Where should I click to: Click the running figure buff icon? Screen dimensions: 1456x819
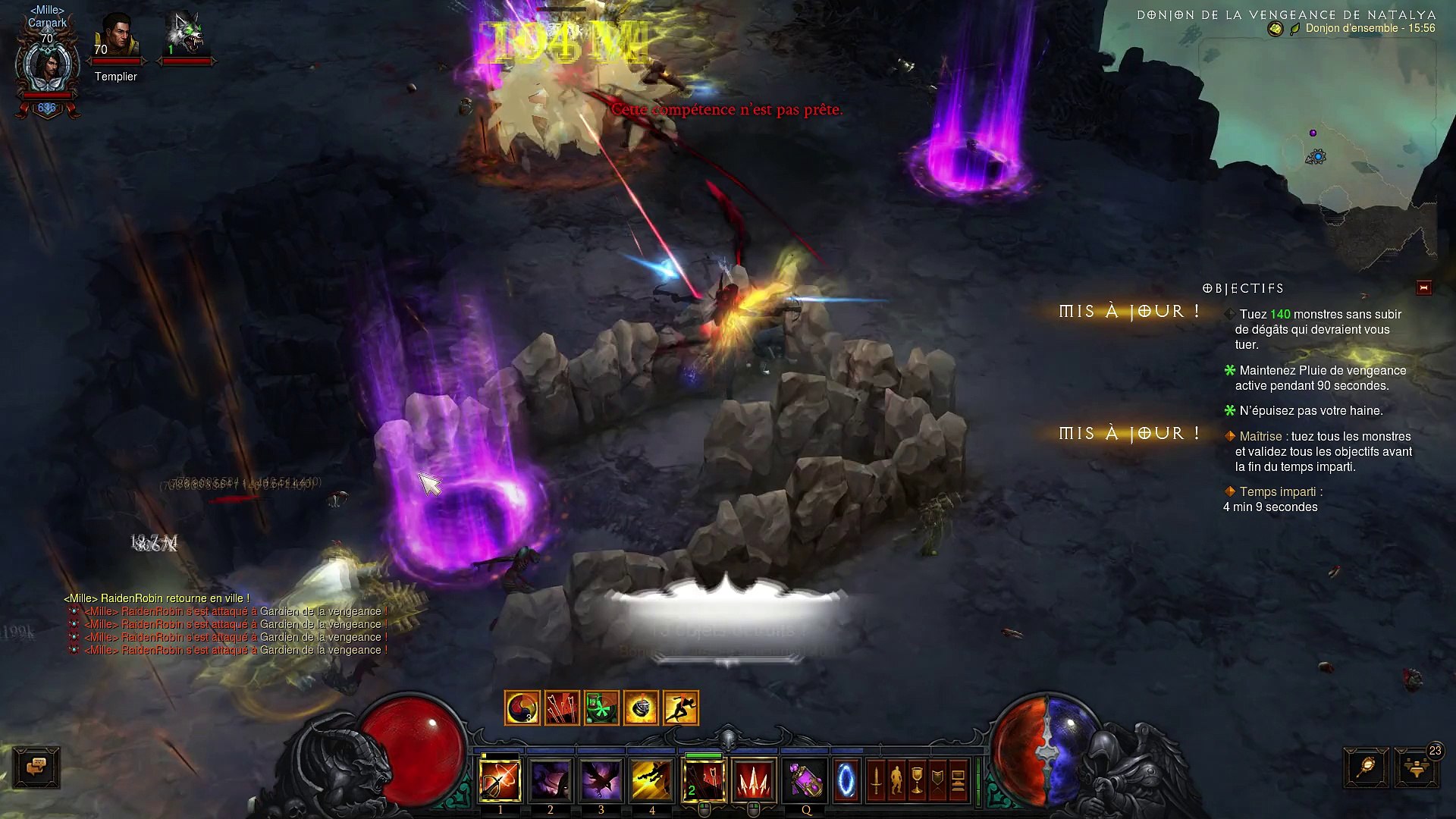pos(680,708)
